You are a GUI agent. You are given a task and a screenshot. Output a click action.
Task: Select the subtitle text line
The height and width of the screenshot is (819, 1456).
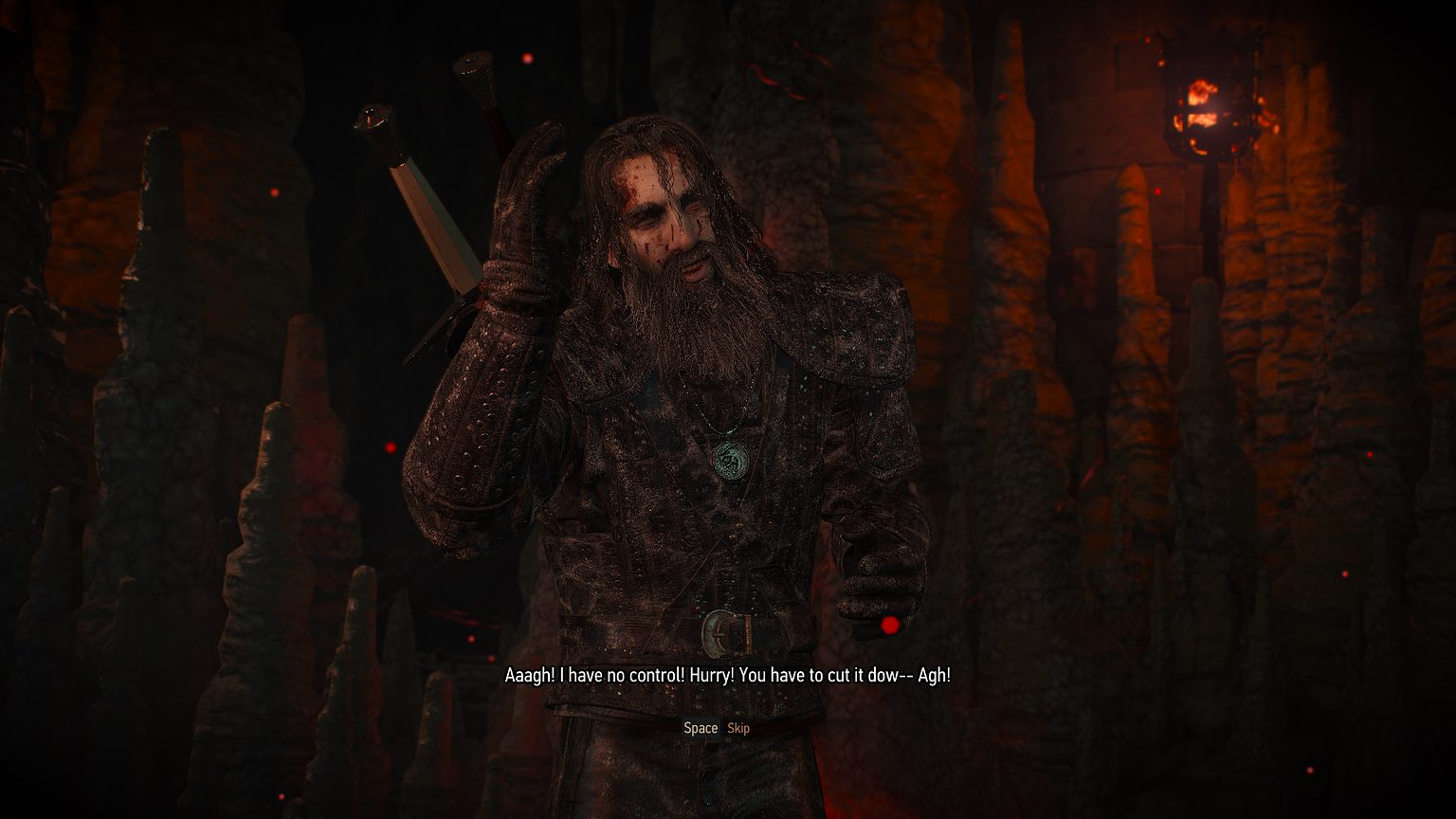click(728, 678)
